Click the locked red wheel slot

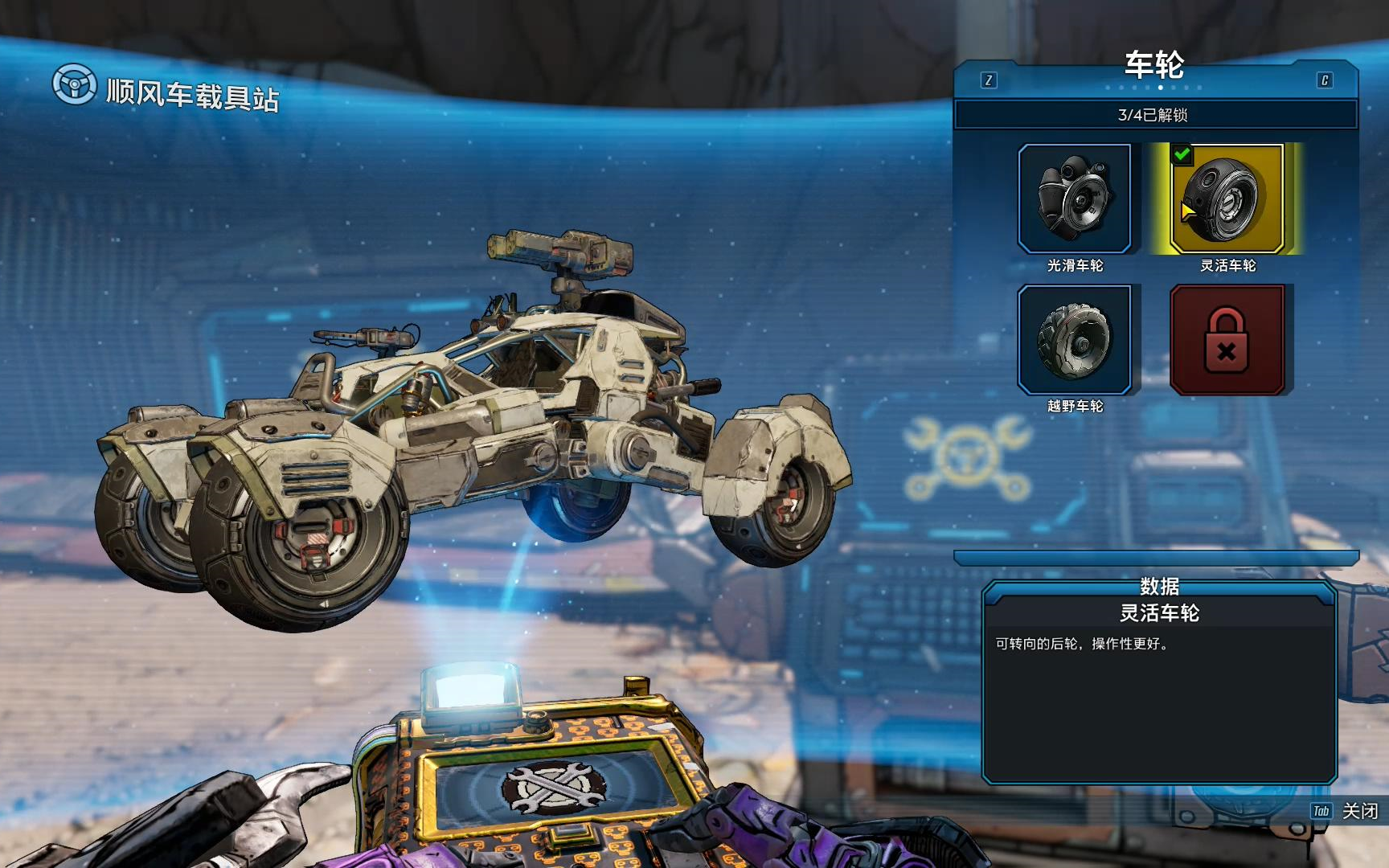point(1227,340)
